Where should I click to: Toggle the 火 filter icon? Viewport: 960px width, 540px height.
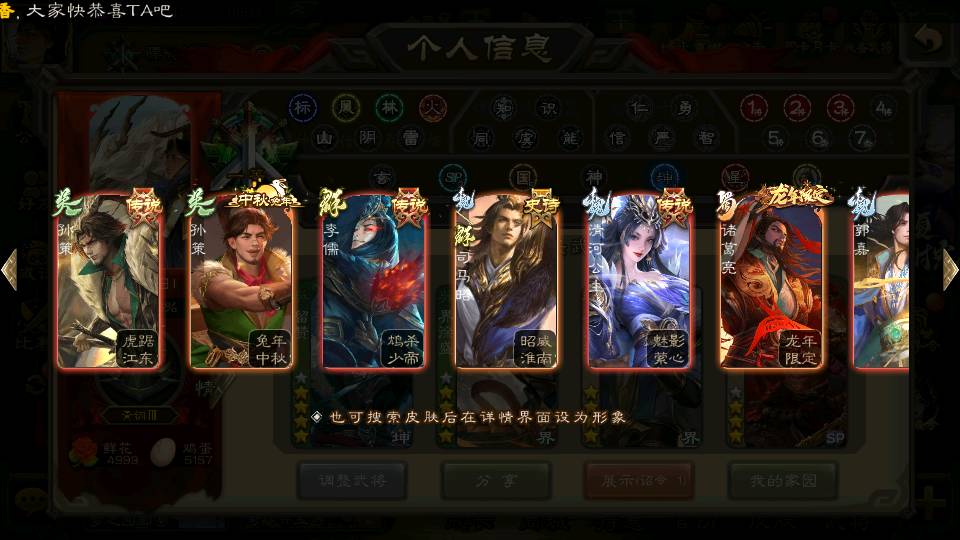[x=433, y=107]
